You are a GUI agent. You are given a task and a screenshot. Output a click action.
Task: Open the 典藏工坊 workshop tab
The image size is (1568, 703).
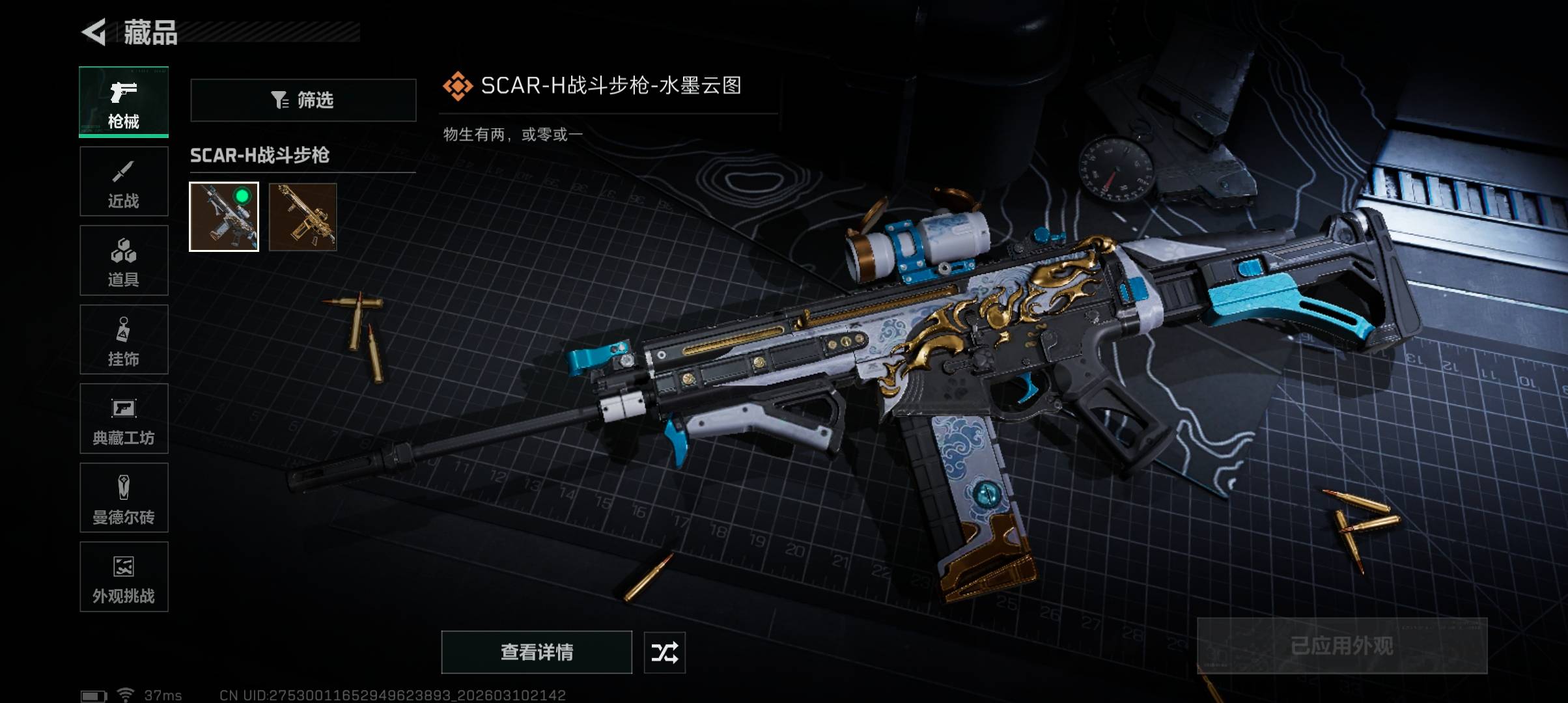coord(124,419)
